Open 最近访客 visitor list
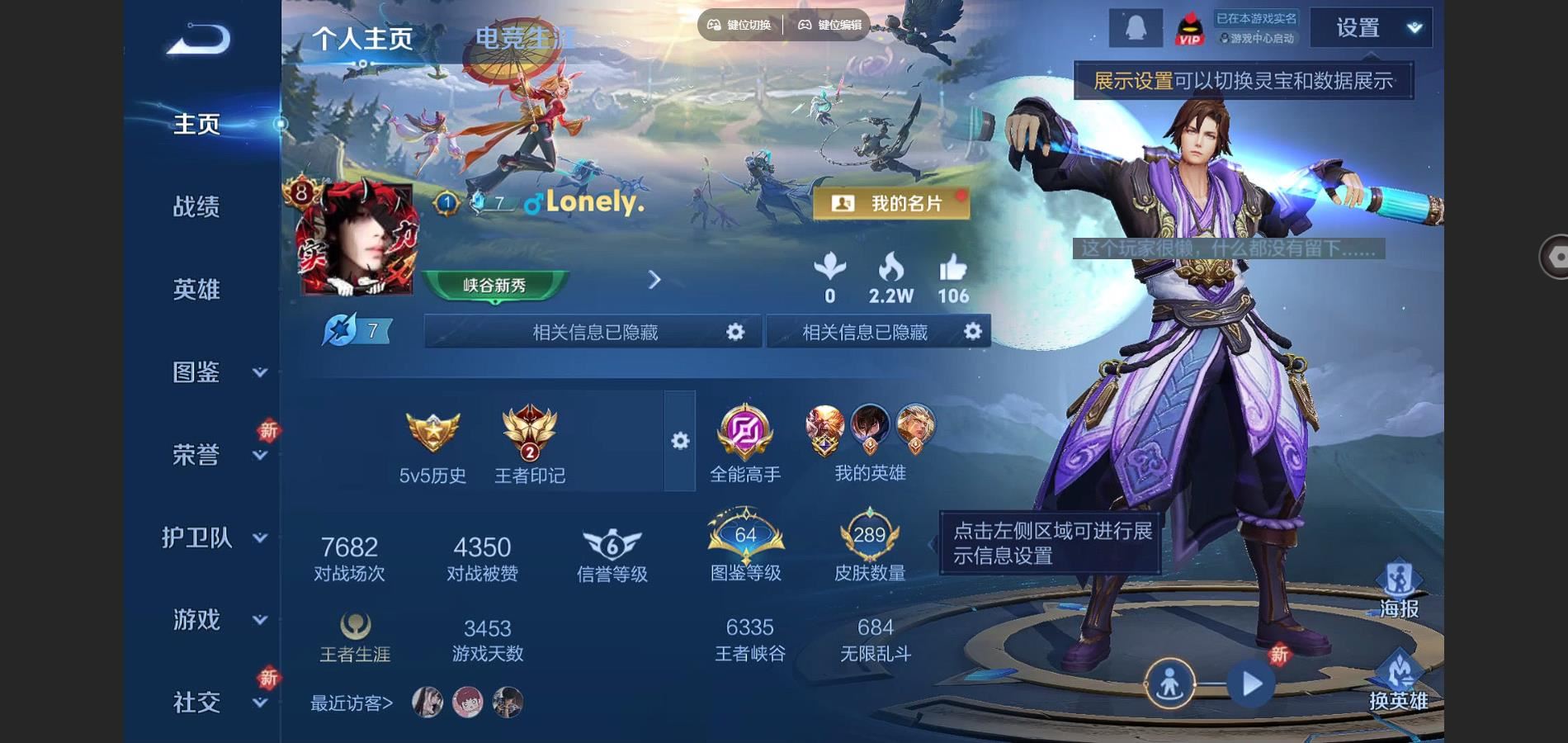This screenshot has height=743, width=1568. [352, 703]
